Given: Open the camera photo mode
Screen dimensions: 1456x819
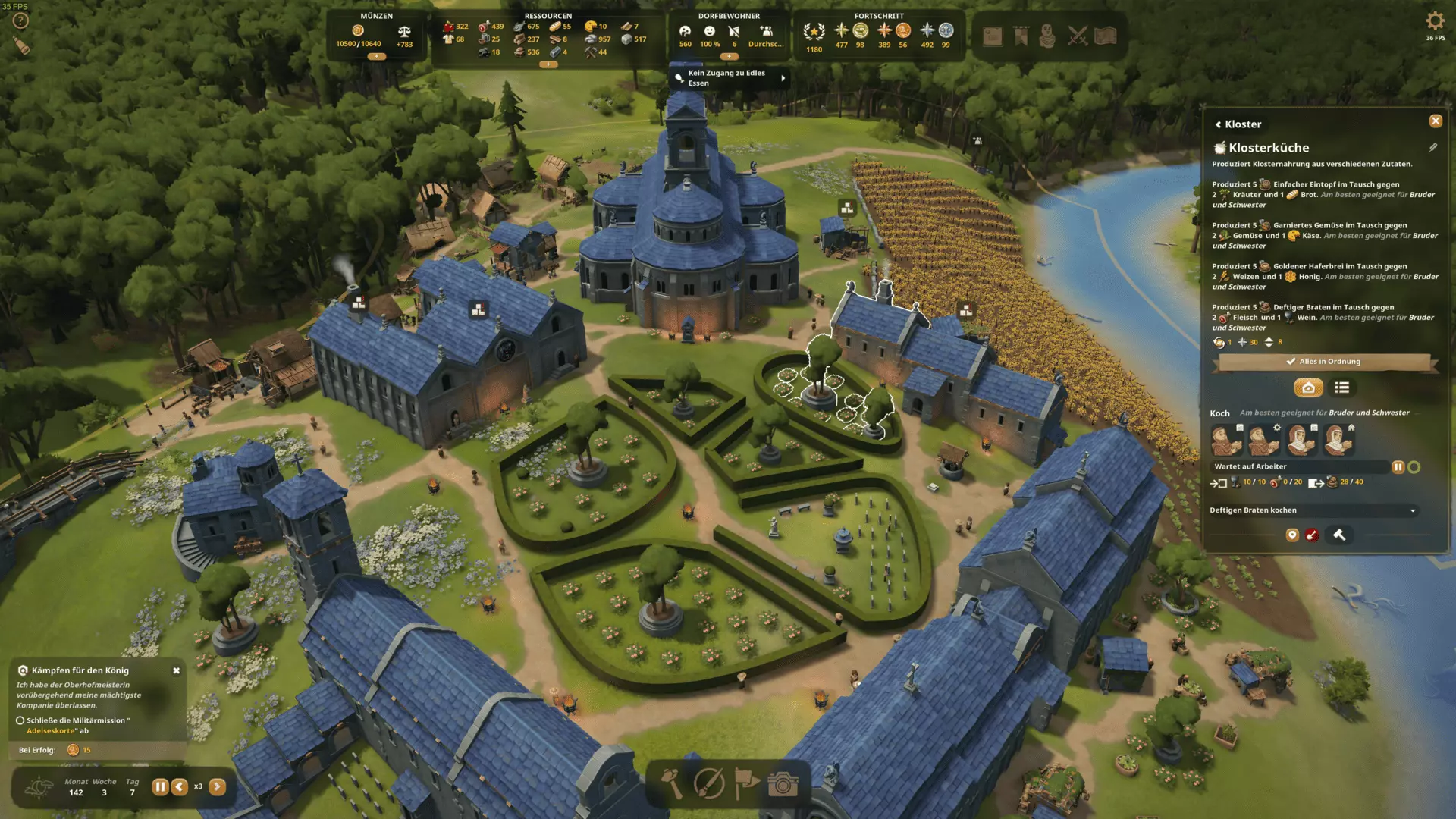Looking at the screenshot, I should tap(783, 783).
